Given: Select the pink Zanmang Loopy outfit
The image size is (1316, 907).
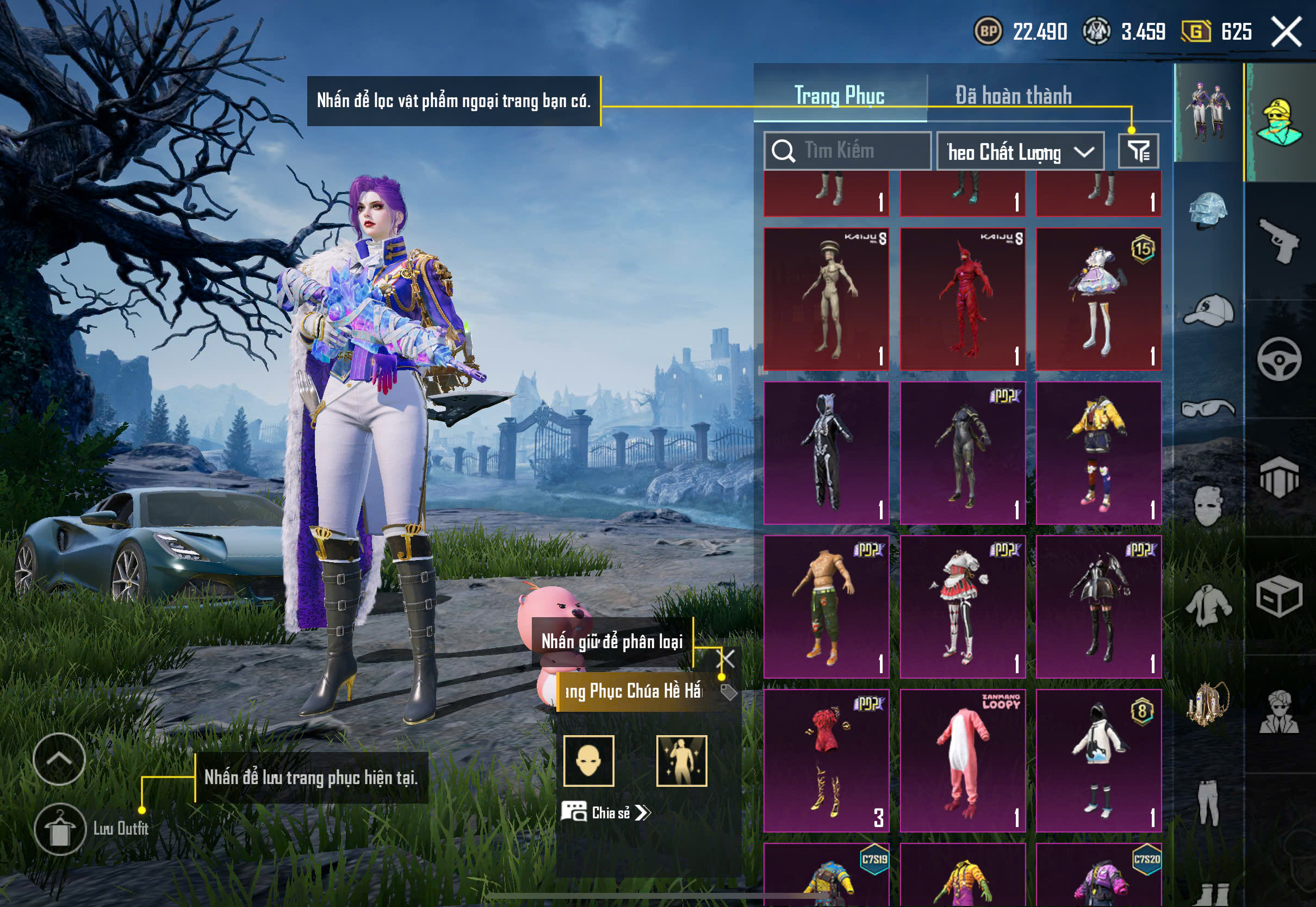Looking at the screenshot, I should [963, 760].
